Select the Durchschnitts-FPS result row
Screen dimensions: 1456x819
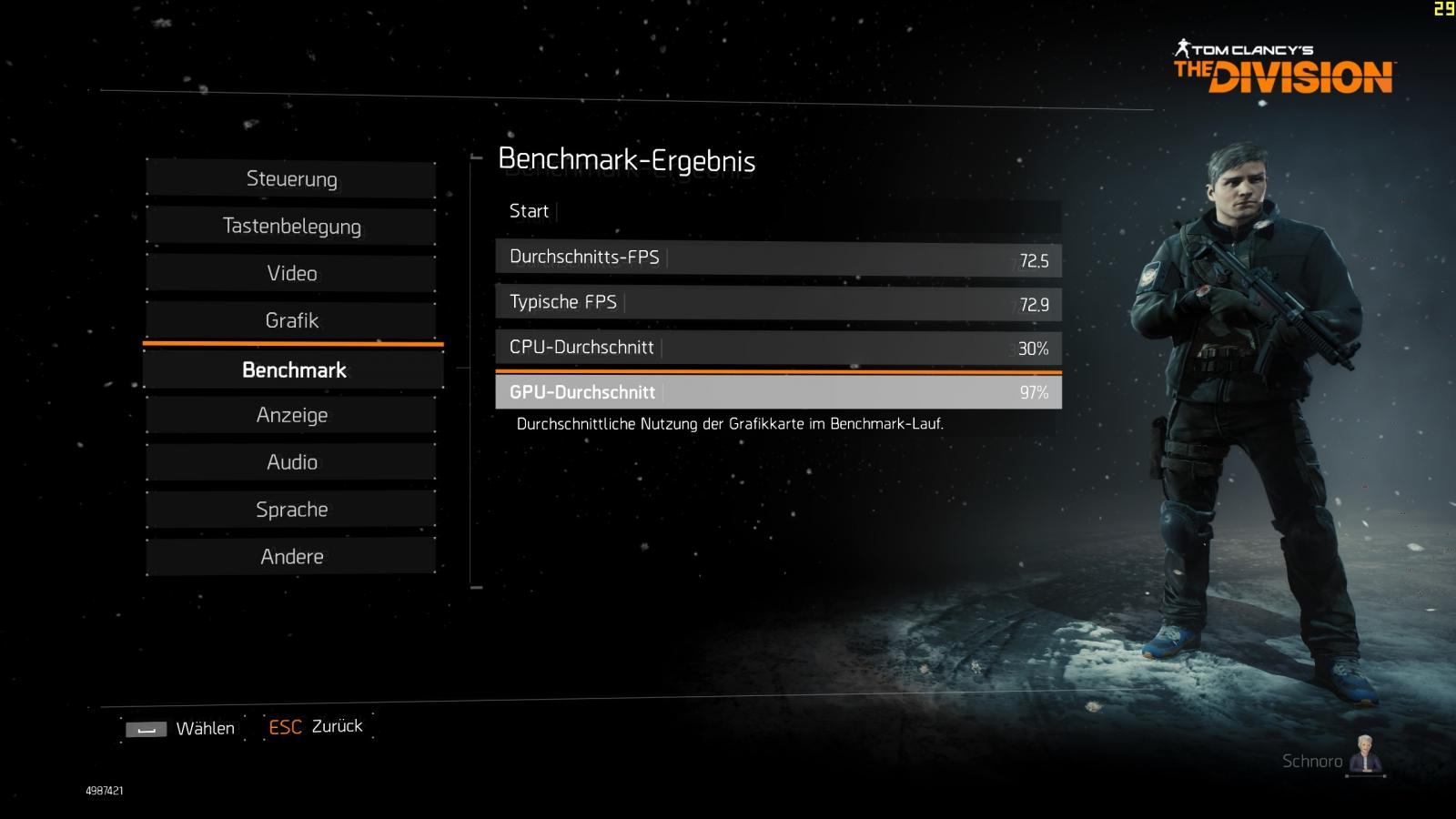coord(778,258)
